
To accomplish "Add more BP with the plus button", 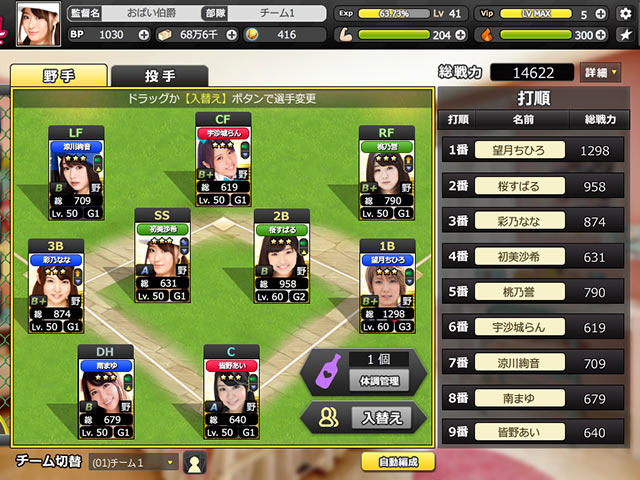I will (134, 35).
